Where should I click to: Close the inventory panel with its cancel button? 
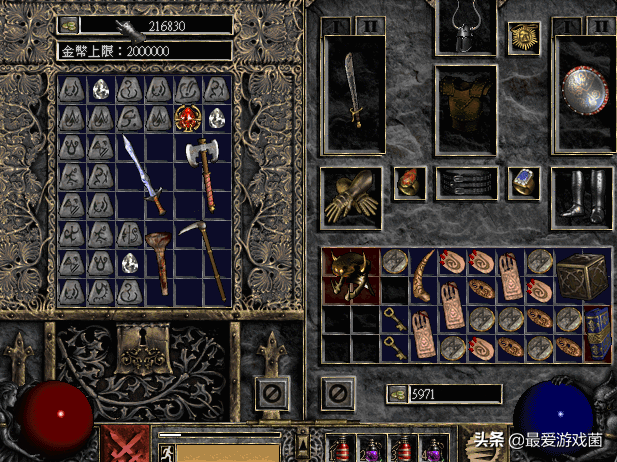335,391
